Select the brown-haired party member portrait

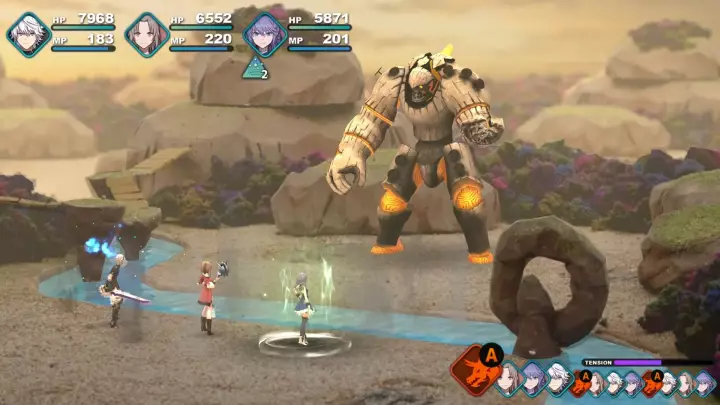pos(146,32)
